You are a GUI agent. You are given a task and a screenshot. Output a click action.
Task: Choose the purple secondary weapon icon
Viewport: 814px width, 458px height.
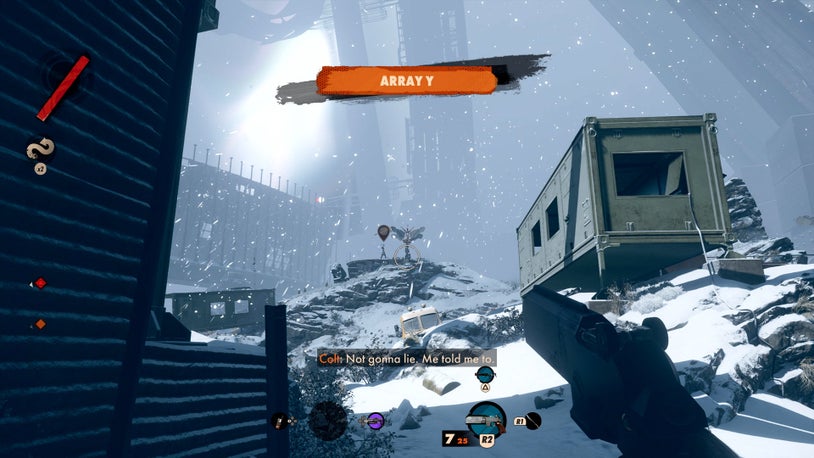[x=375, y=421]
